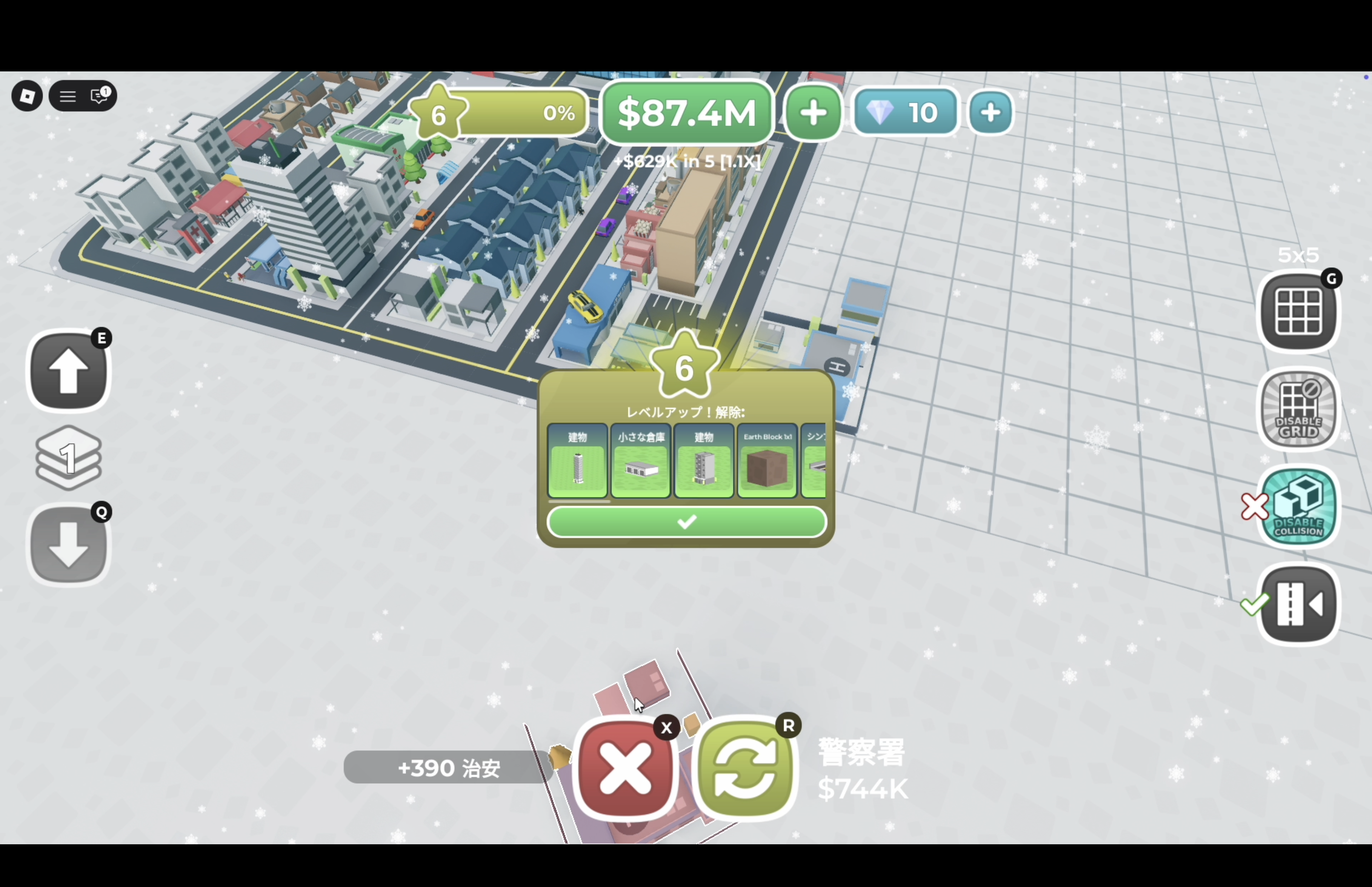Select the tall skyscraper 建物 unlock card

(x=578, y=461)
